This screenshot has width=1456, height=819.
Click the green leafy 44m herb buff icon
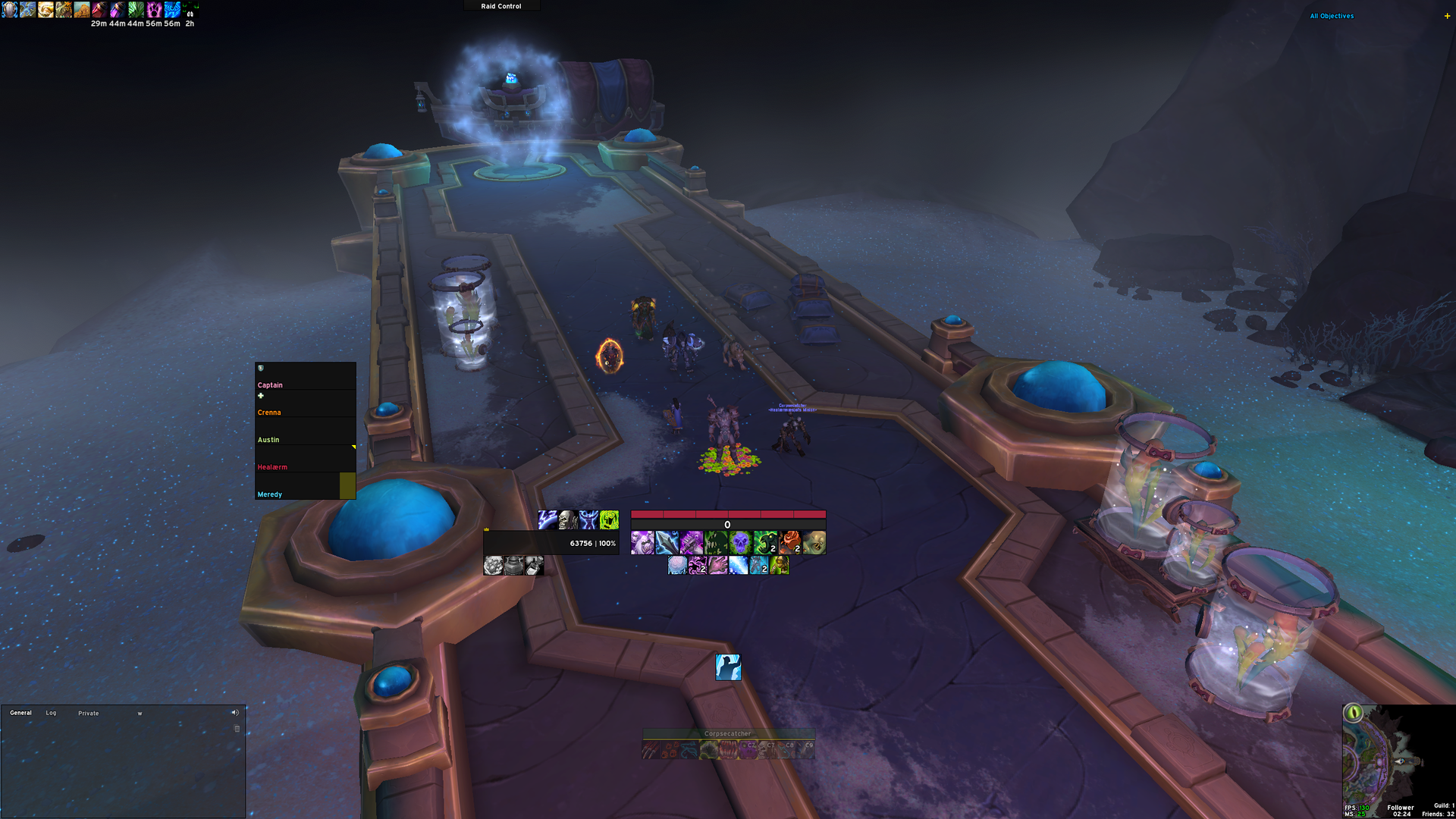136,10
